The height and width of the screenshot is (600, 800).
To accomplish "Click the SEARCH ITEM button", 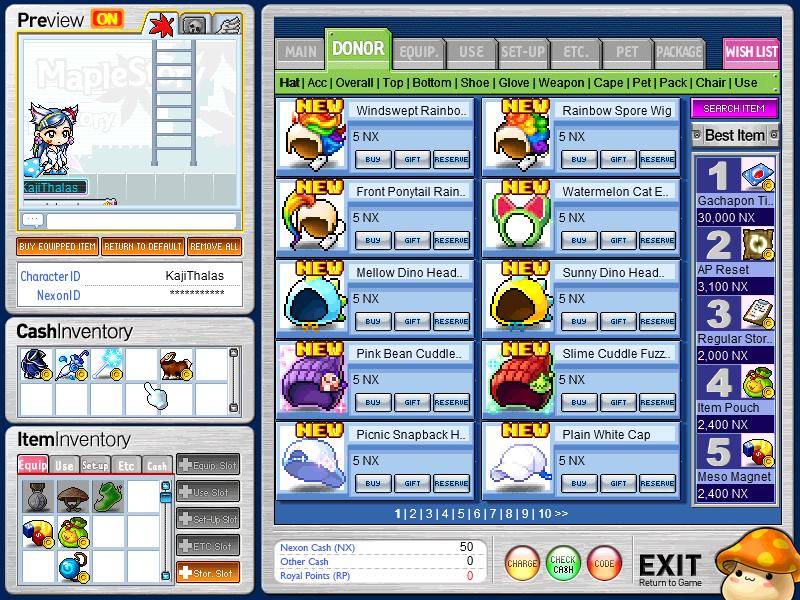I will (734, 108).
